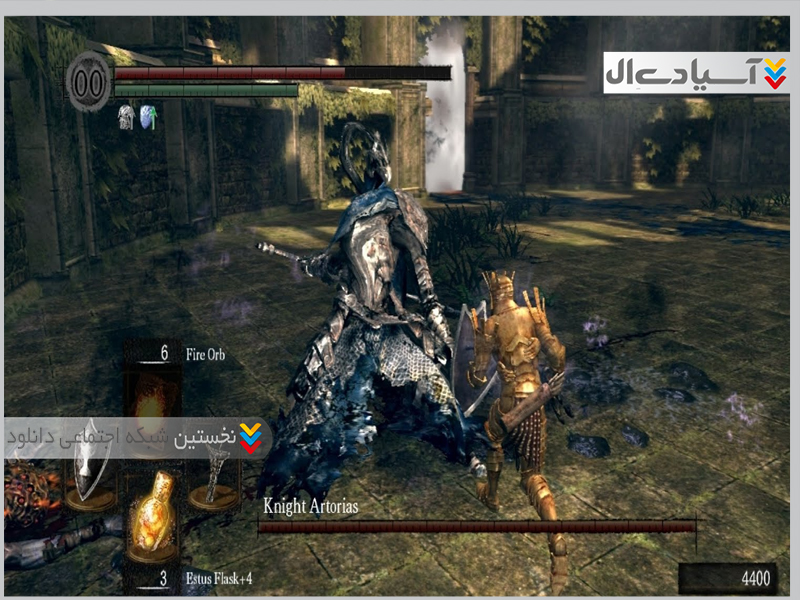
Task: Click the Persian logo watermark in the corner
Action: click(x=696, y=73)
